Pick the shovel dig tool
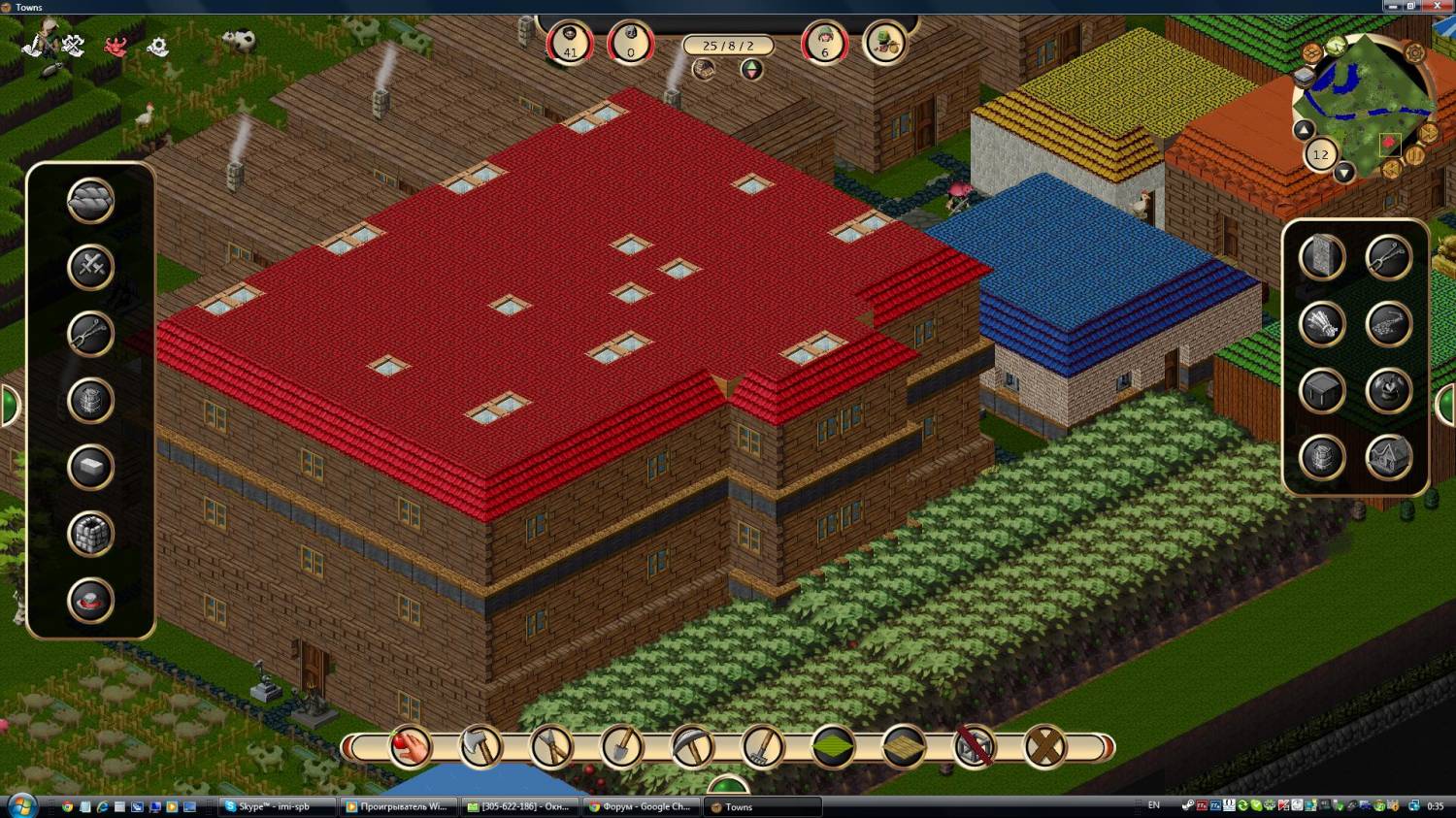 (621, 746)
